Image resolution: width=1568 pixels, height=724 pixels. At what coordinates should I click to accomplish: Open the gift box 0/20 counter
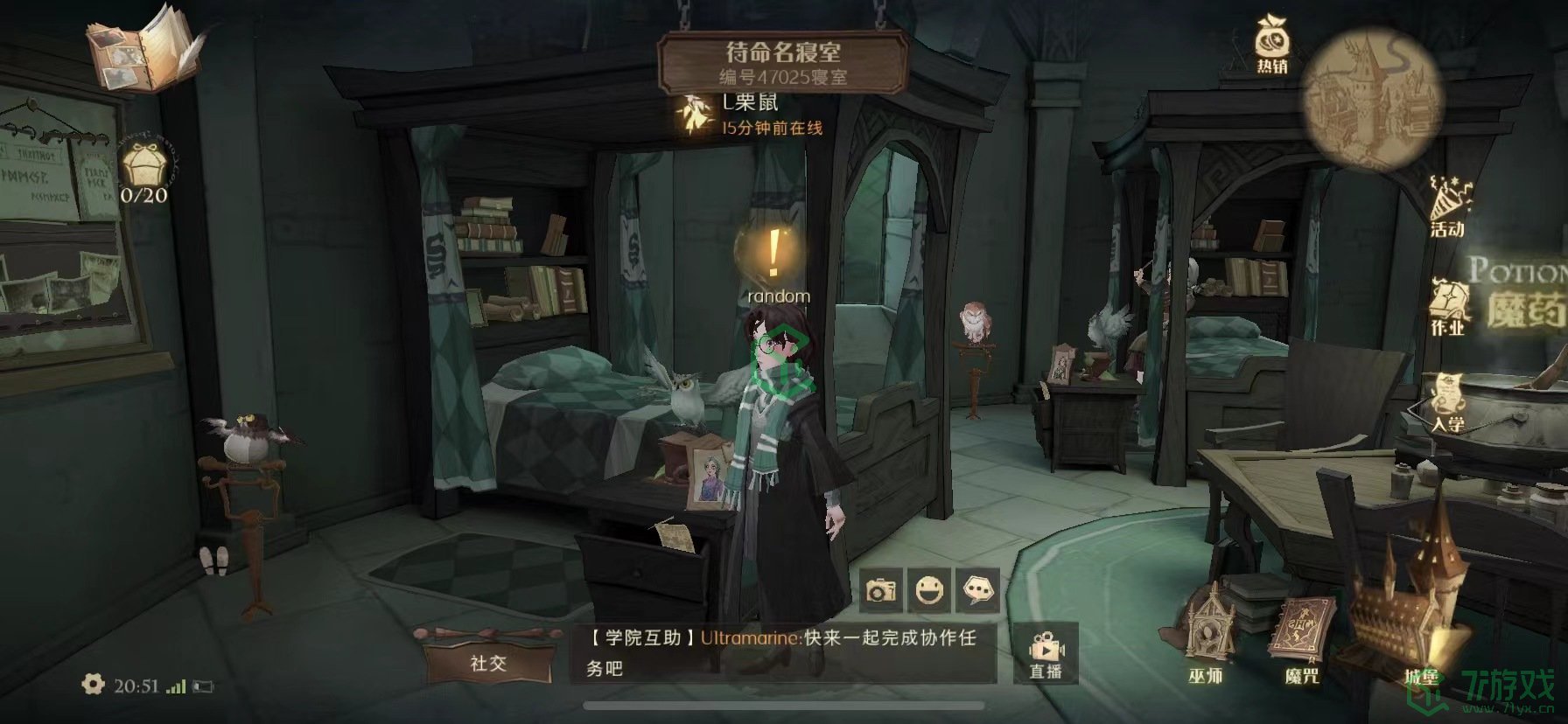point(144,172)
